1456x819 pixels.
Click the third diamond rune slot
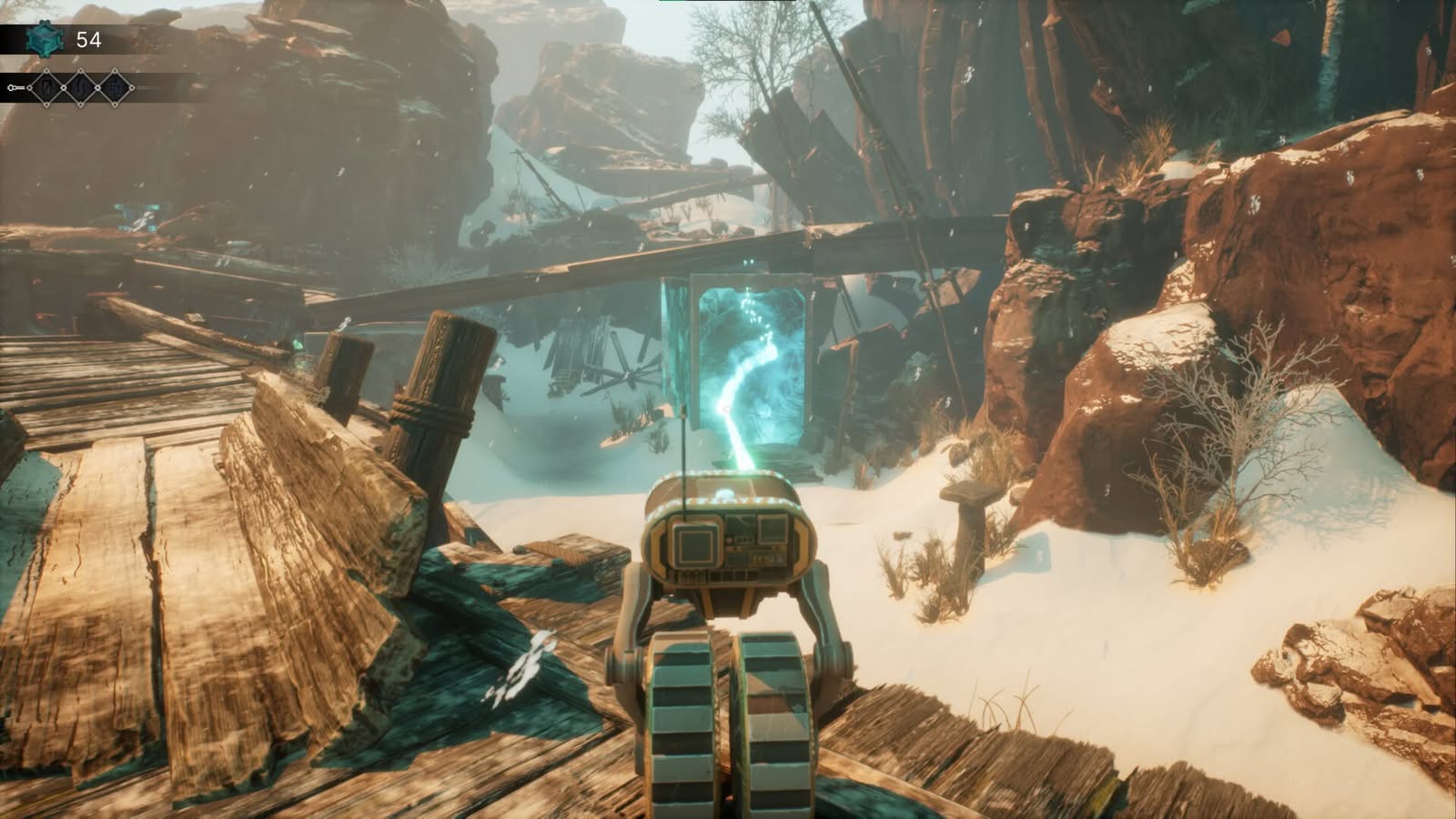pos(115,88)
